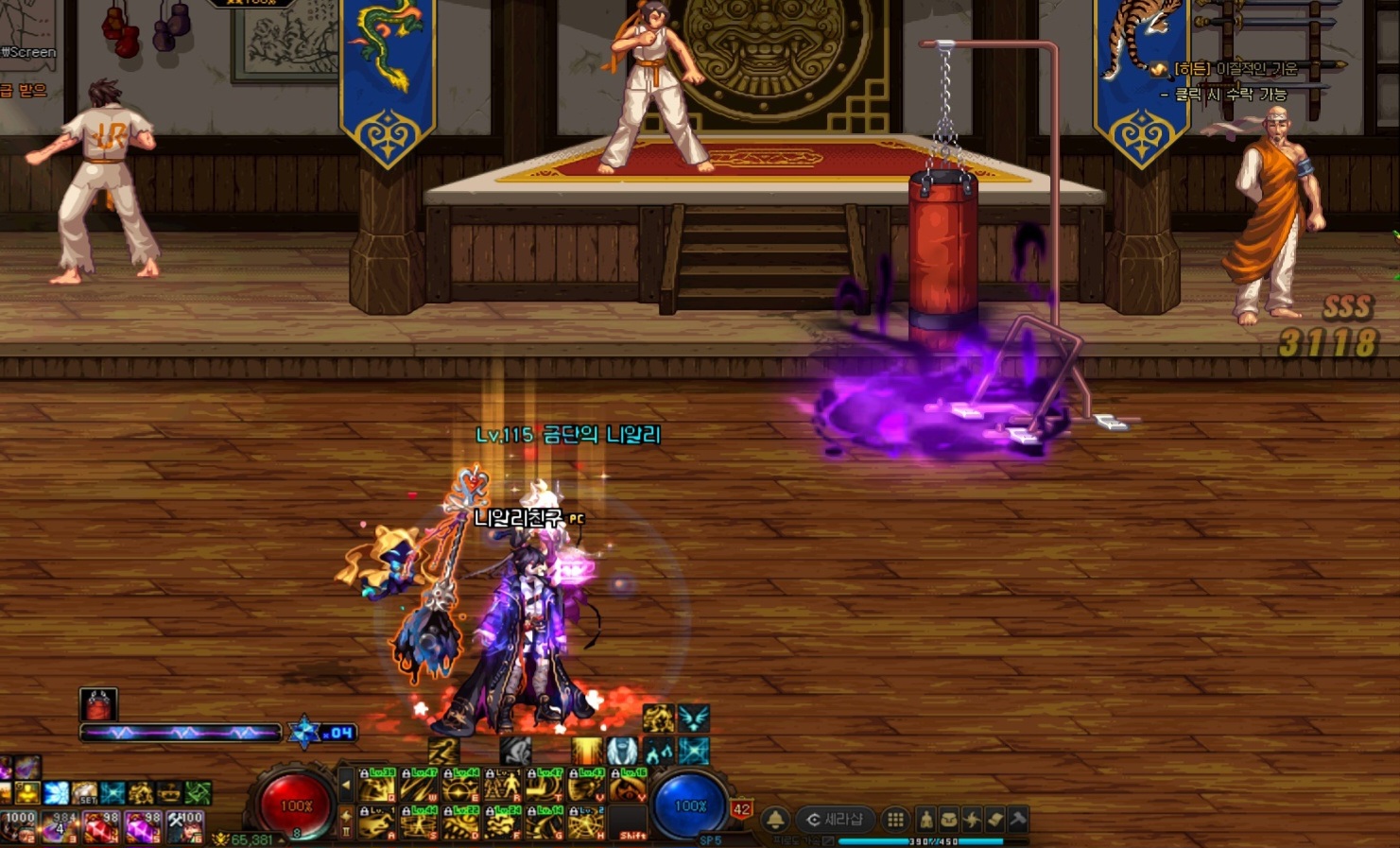This screenshot has height=848, width=1400.
Task: Open the 세라샵 cash shop
Action: (834, 819)
